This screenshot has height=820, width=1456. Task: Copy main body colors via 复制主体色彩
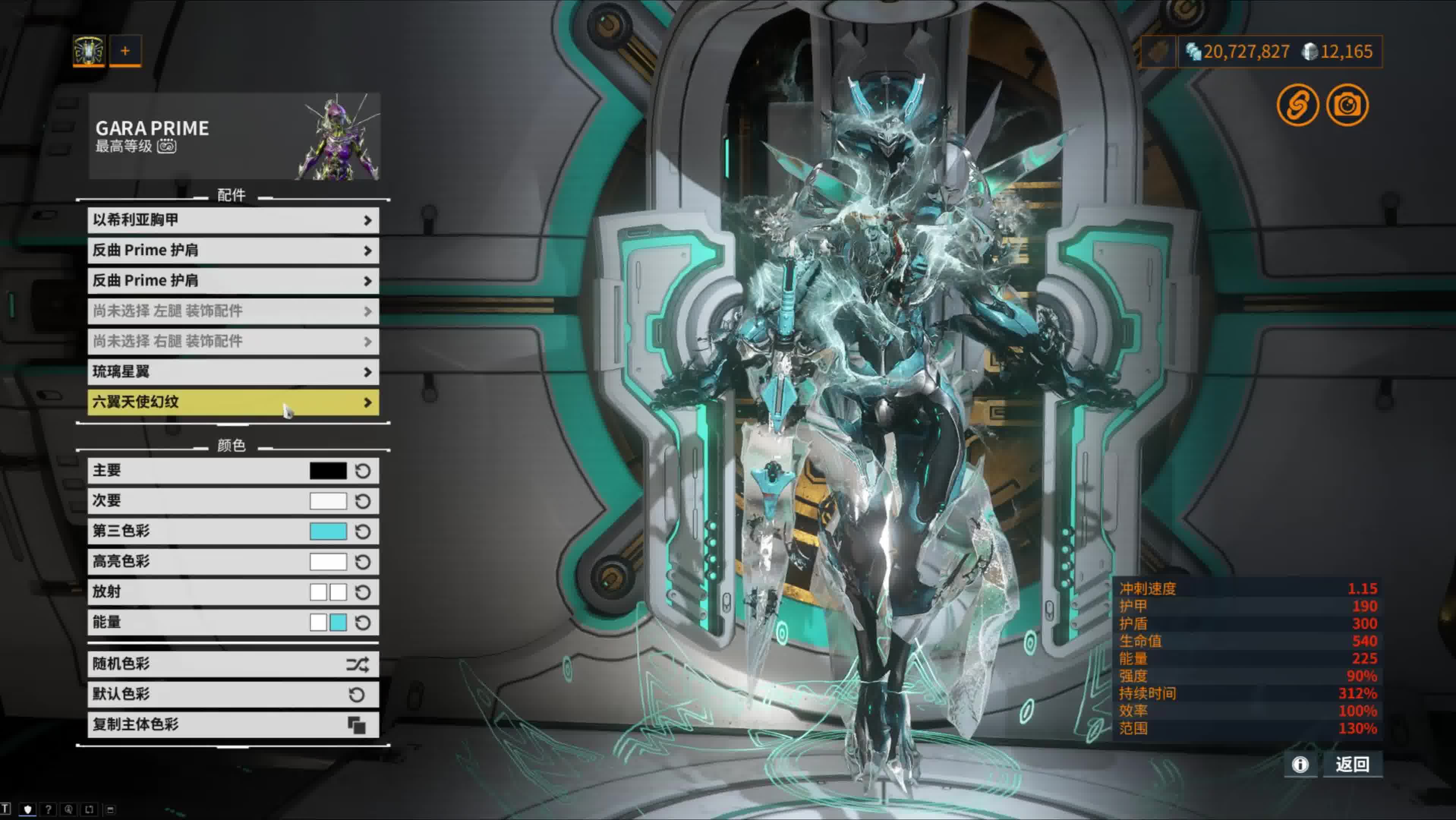(x=232, y=724)
